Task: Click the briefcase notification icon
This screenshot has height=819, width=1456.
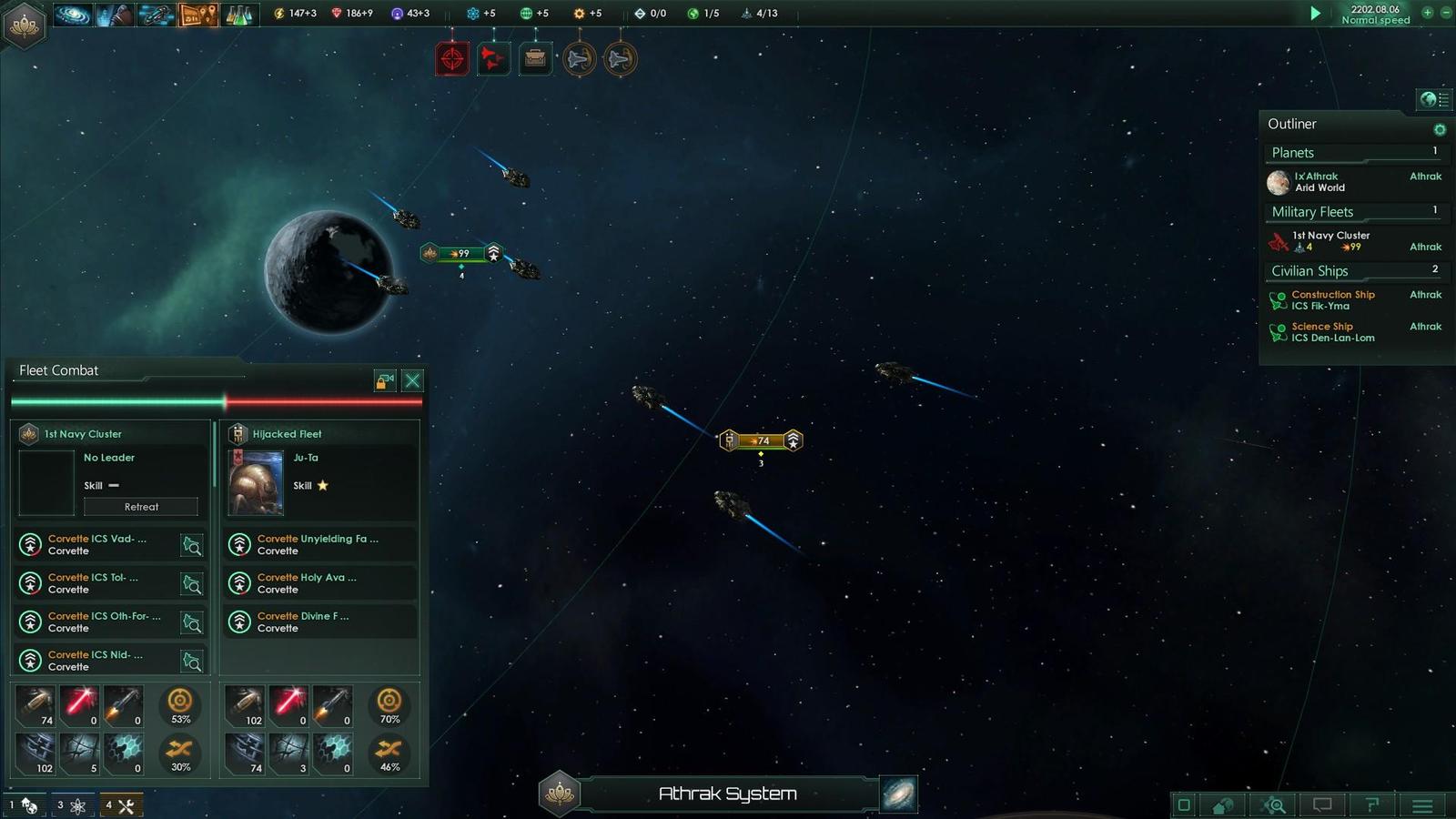Action: (535, 59)
